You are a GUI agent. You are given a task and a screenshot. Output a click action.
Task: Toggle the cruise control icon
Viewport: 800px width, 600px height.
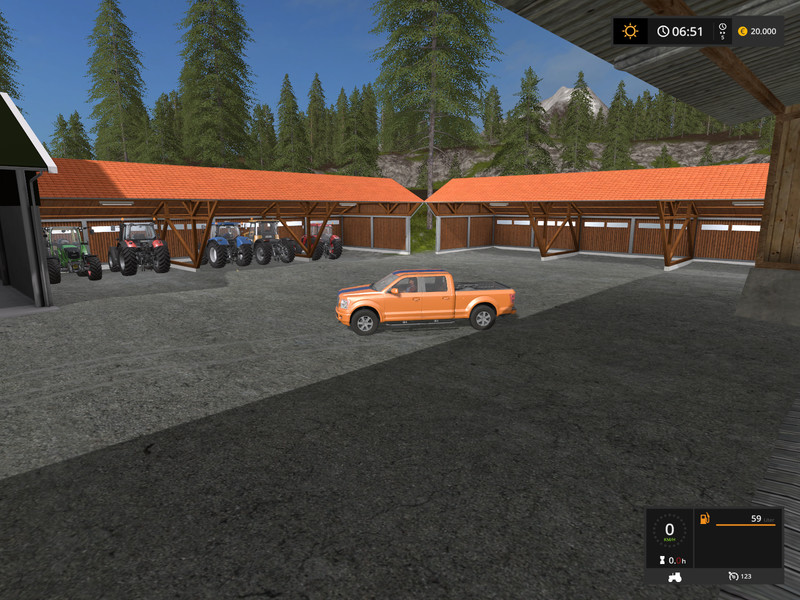735,577
